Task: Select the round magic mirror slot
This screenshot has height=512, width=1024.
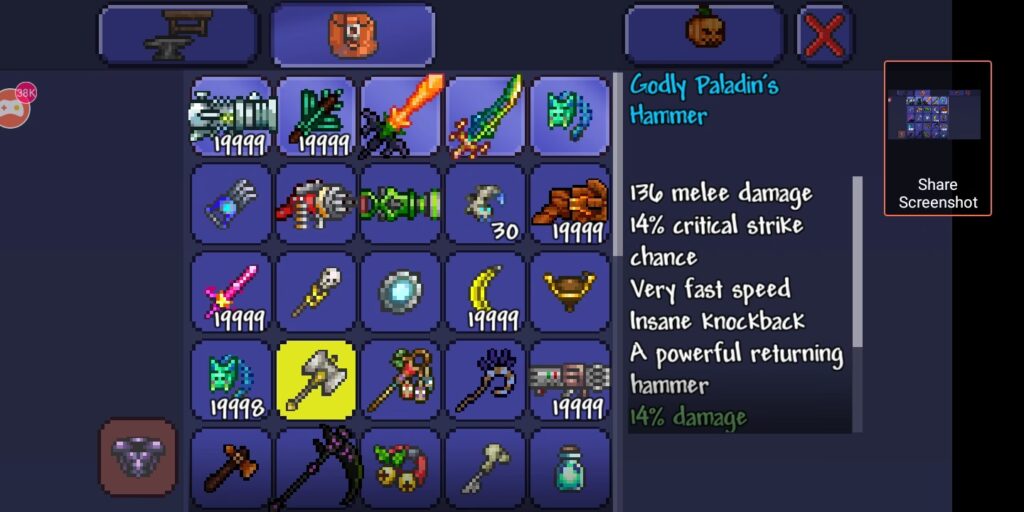Action: [401, 292]
